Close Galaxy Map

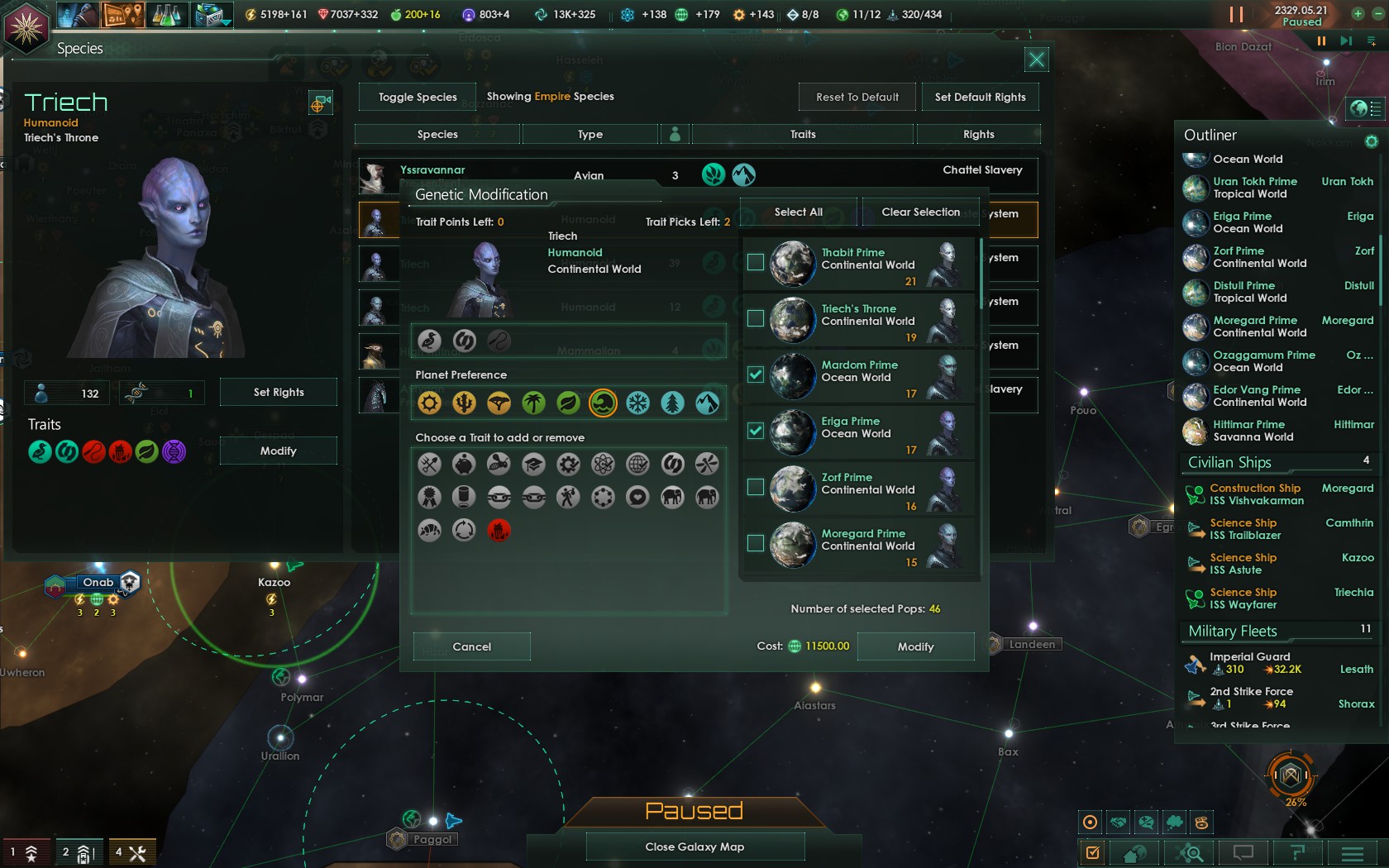click(x=694, y=847)
